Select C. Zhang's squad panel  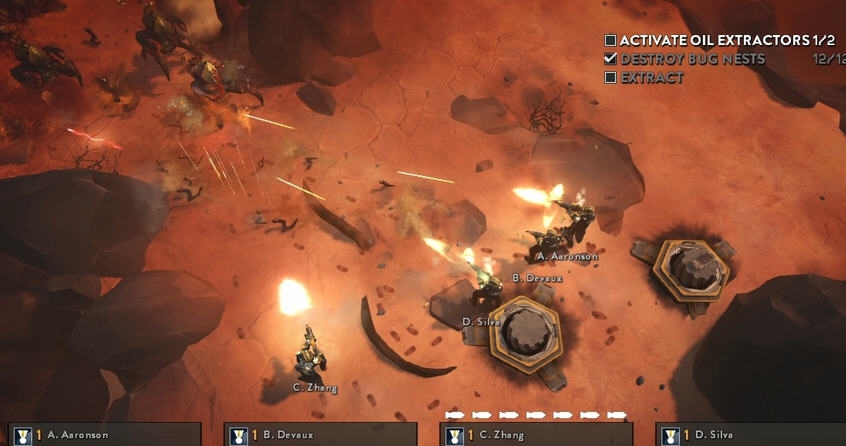click(536, 435)
